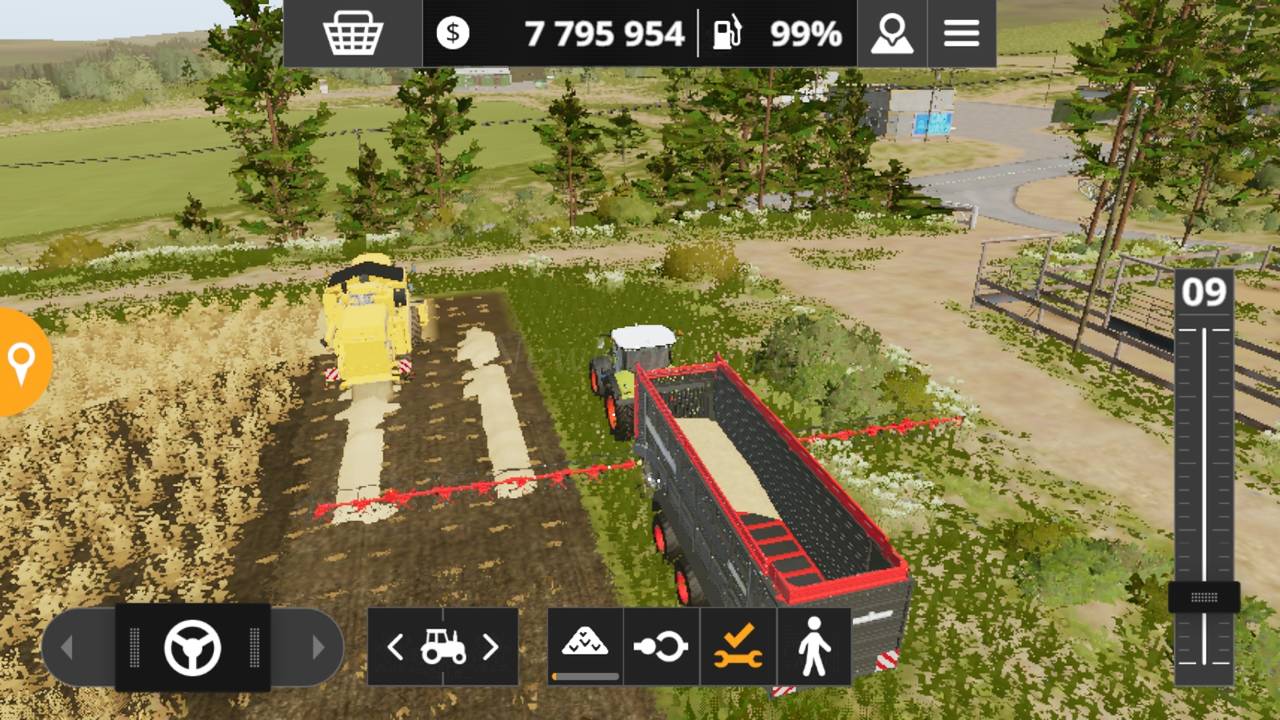Viewport: 1280px width, 720px height.
Task: Toggle the orange AI helper wrench button
Action: 738,647
